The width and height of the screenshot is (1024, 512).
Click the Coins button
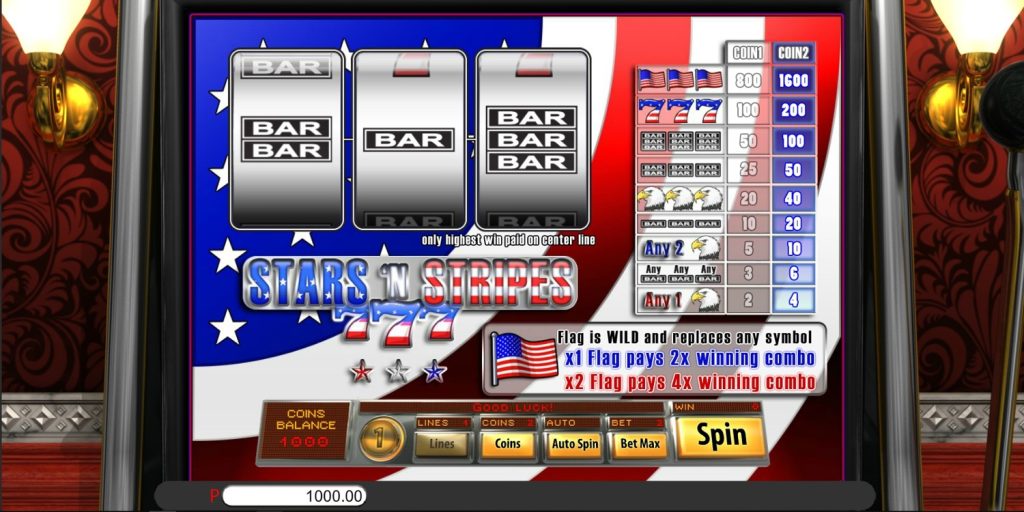point(507,443)
